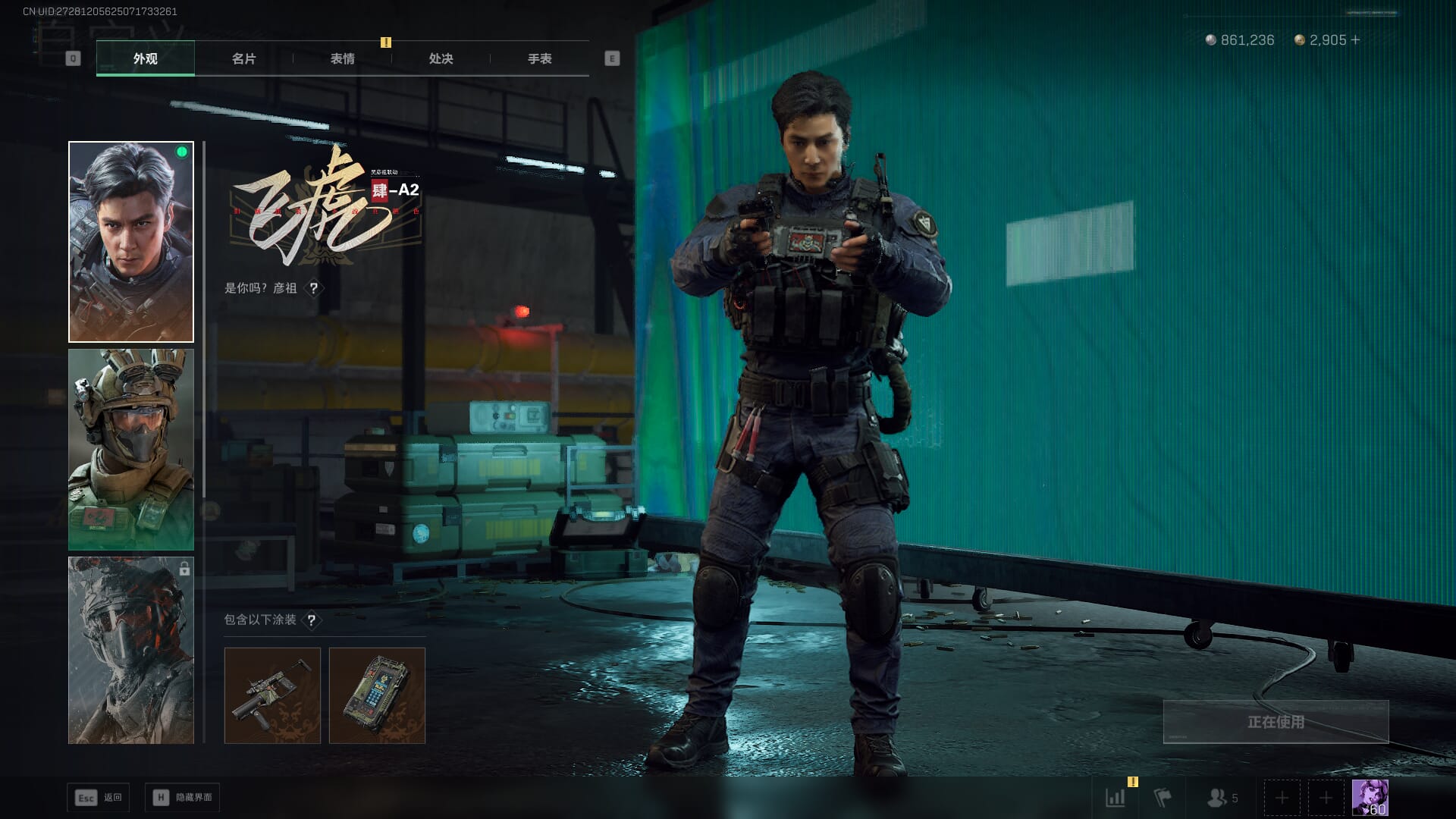
Task: Open the bar chart stats icon
Action: [x=1116, y=798]
